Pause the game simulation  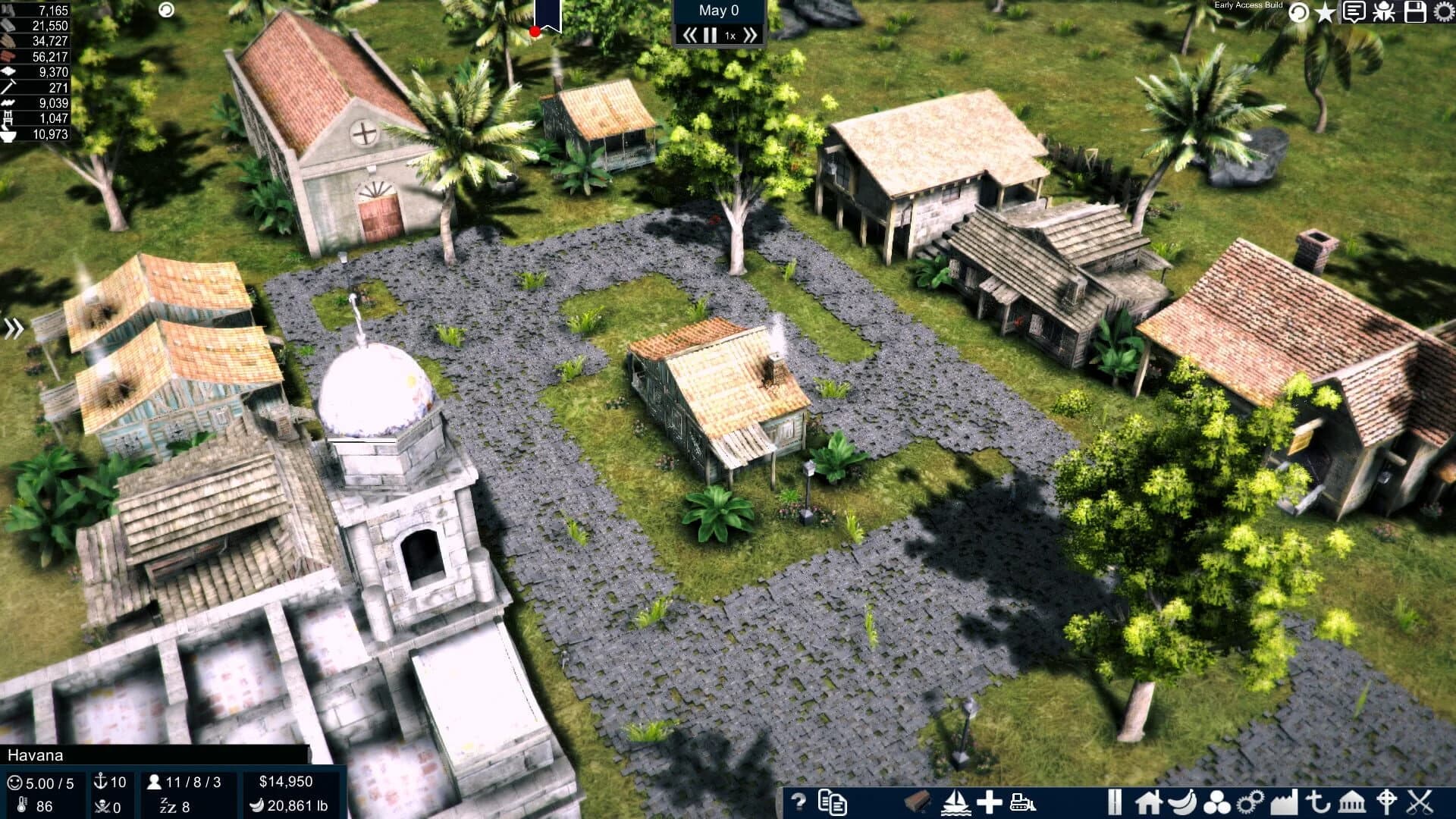click(710, 33)
